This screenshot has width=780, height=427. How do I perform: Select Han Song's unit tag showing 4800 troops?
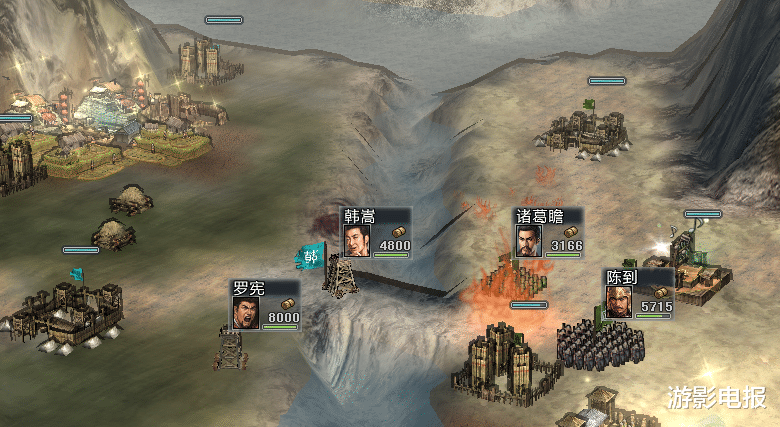[x=376, y=233]
